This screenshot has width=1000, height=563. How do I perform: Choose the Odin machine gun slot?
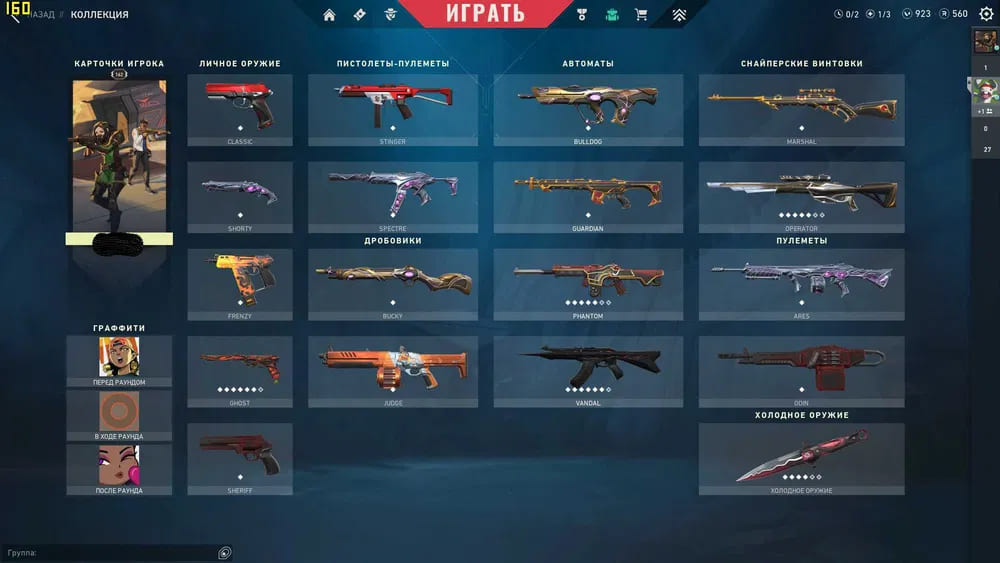[801, 370]
